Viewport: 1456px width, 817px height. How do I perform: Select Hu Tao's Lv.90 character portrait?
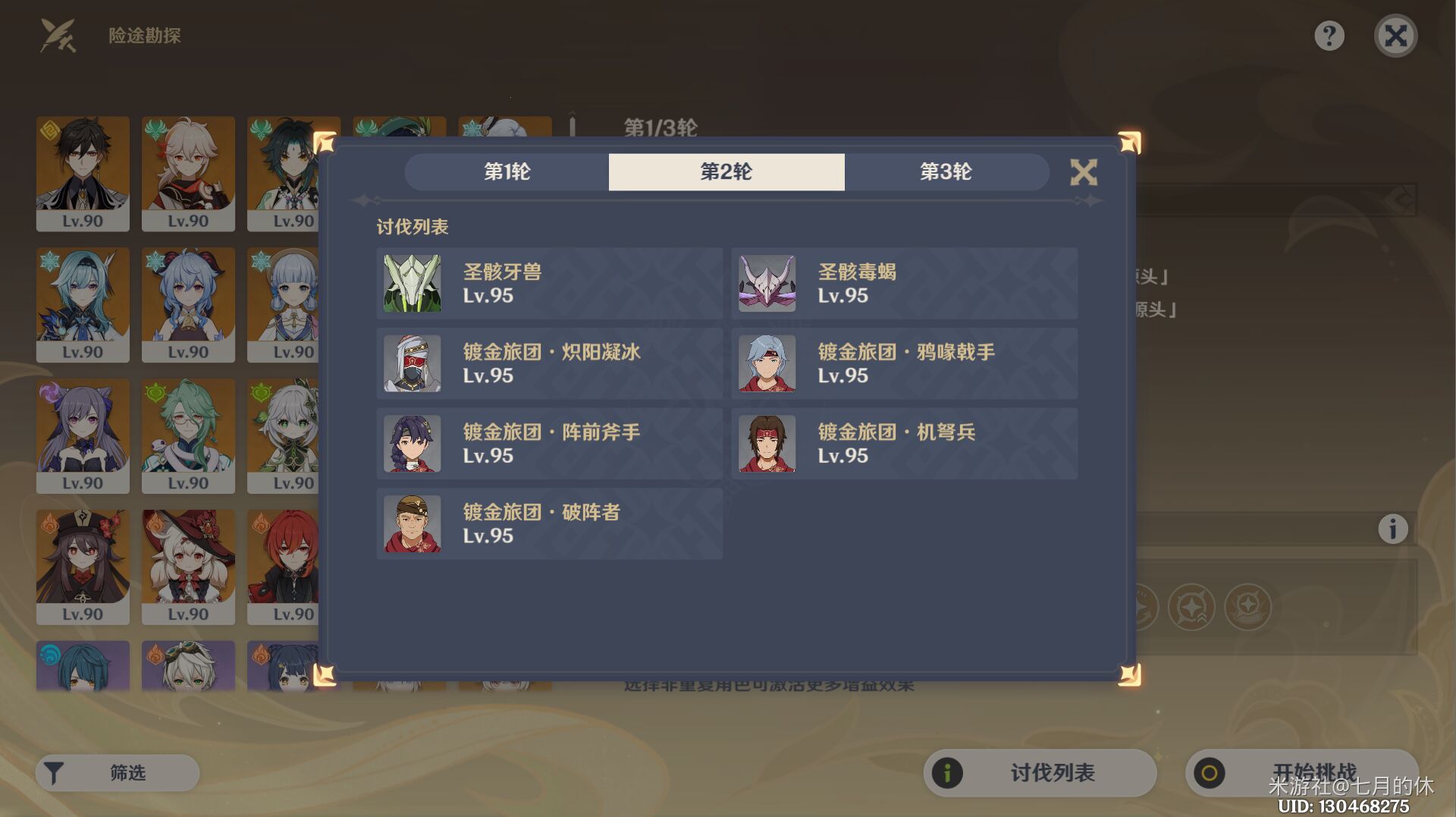[82, 567]
